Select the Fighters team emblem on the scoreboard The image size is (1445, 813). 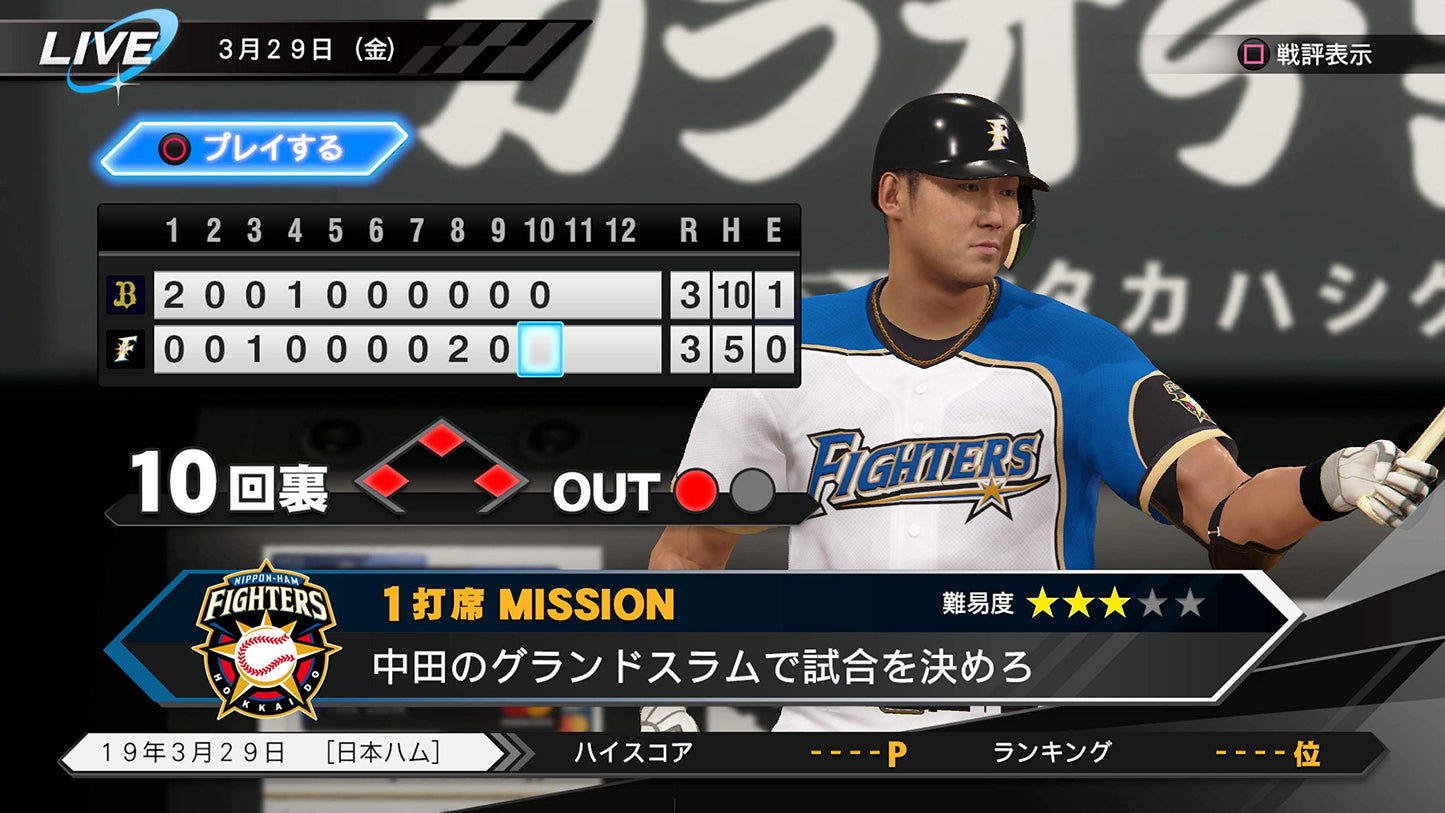tap(124, 349)
